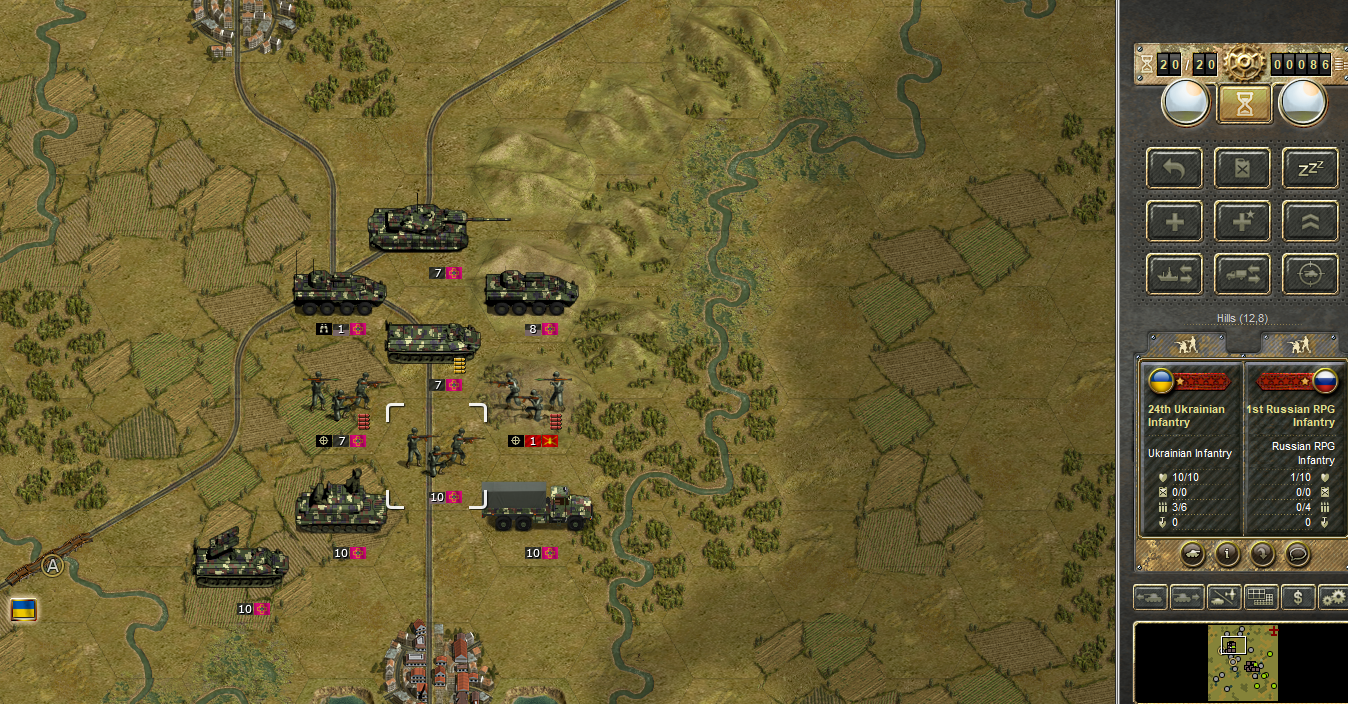Viewport: 1348px width, 704px height.
Task: Click the undo arrow button
Action: 1175,168
